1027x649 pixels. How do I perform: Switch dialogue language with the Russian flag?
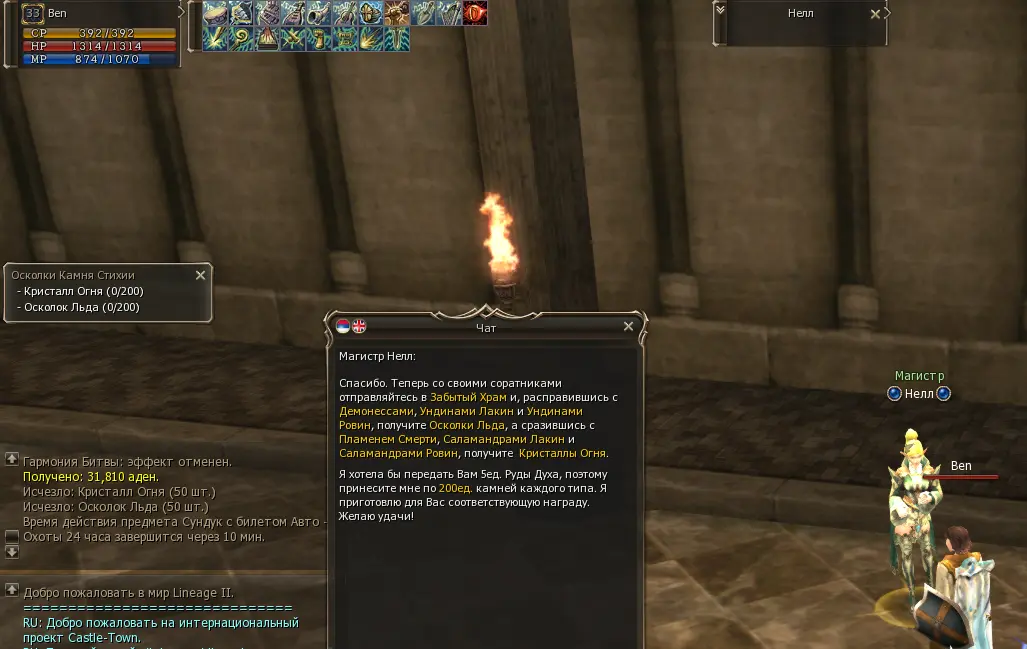point(343,326)
